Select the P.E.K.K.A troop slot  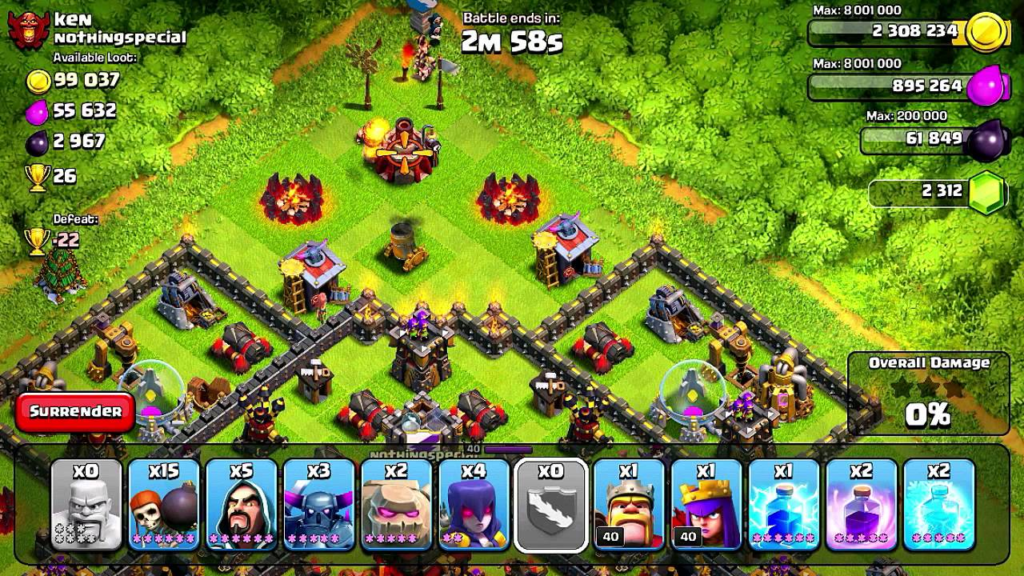tap(320, 505)
